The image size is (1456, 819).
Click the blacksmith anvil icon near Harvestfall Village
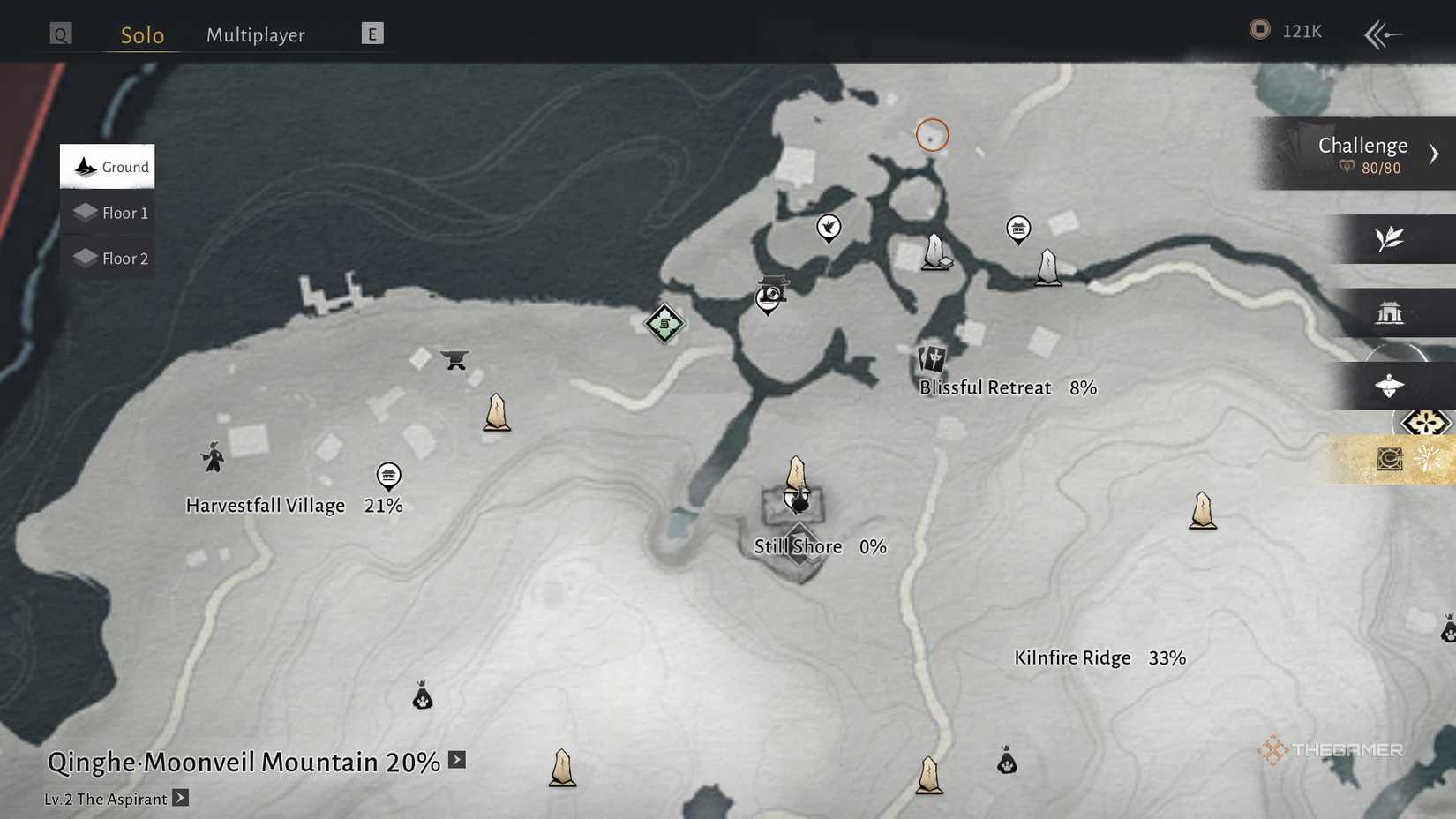[454, 360]
